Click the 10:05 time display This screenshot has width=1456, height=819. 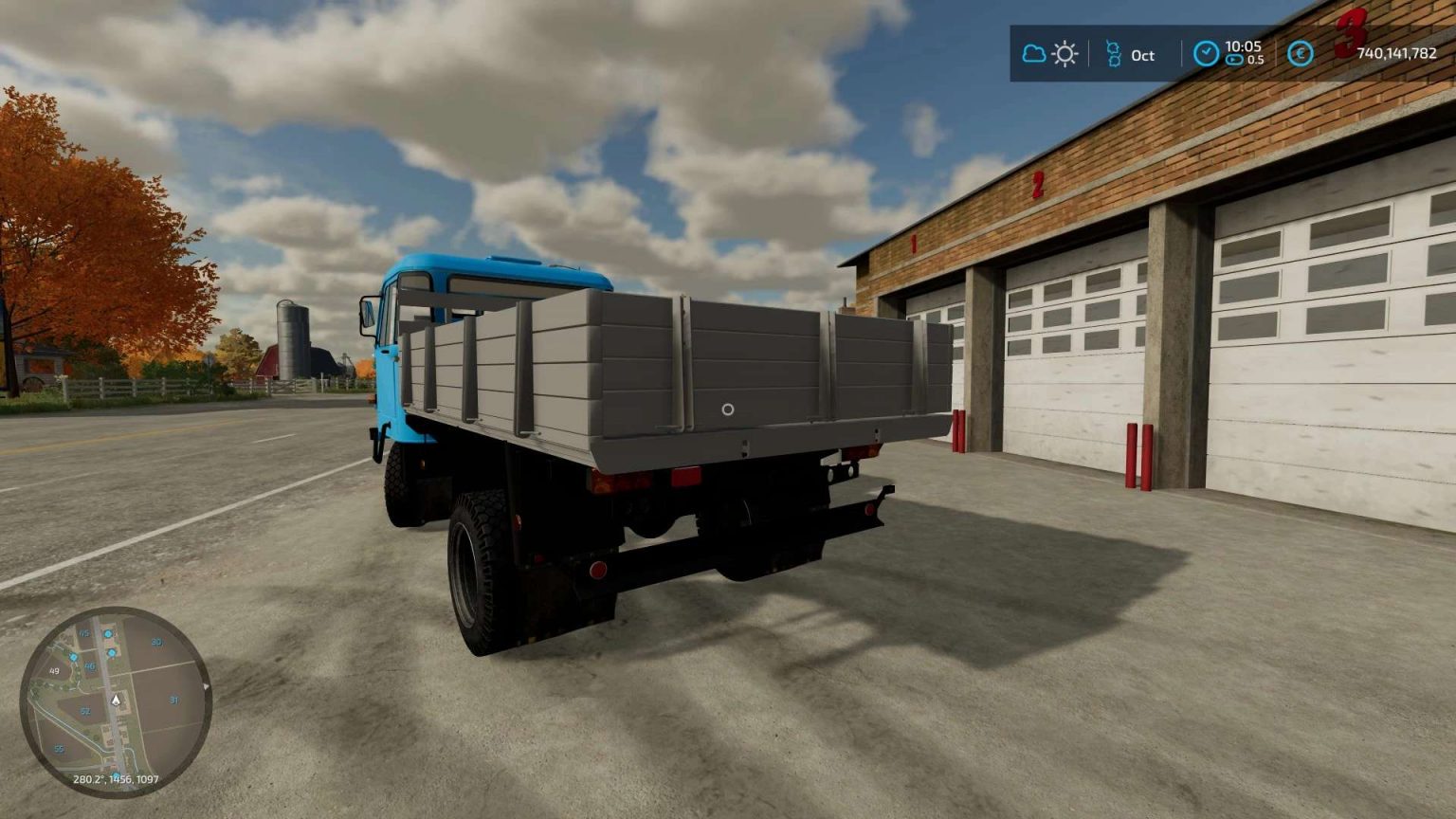(1244, 47)
